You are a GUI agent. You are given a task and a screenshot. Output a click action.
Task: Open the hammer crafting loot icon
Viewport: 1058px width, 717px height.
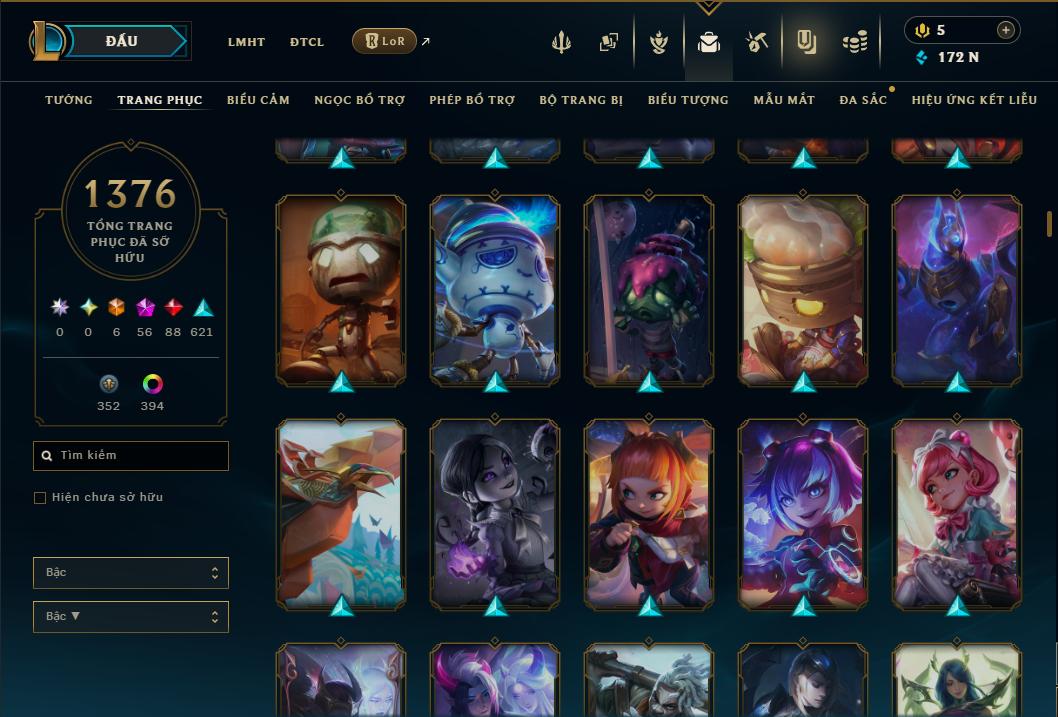click(756, 42)
